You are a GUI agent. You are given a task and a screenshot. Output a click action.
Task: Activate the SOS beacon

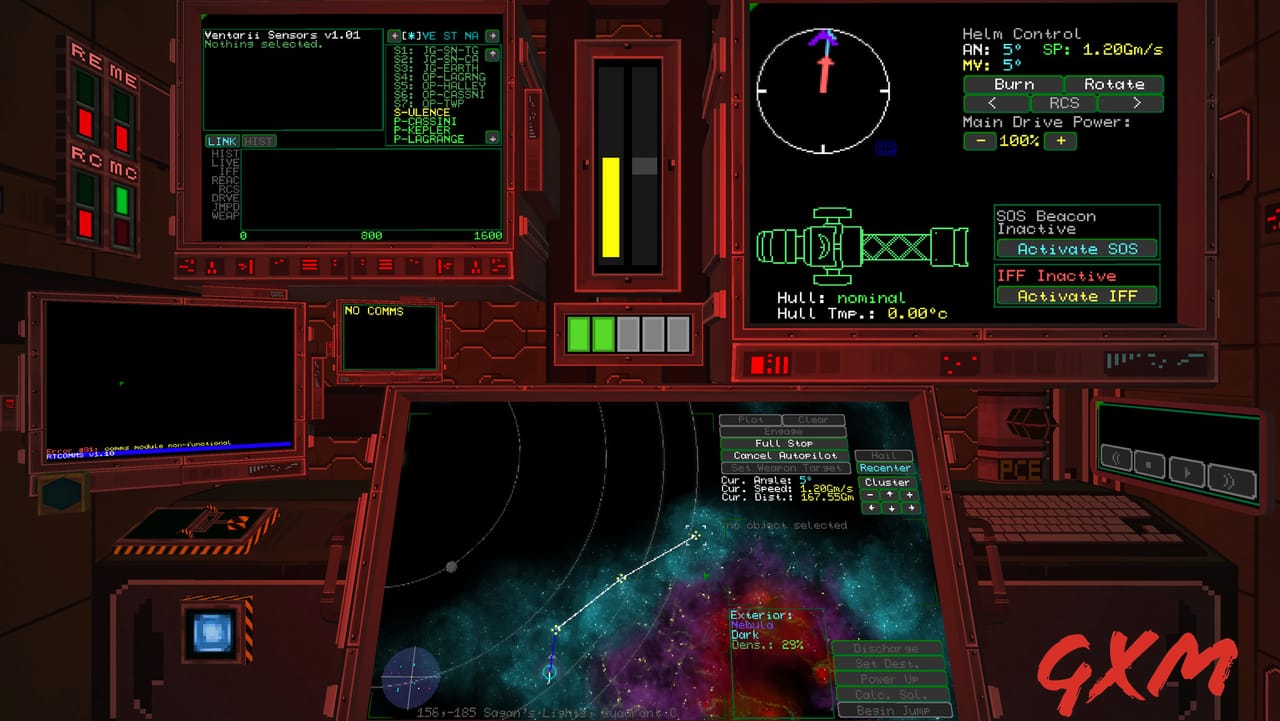coord(1076,249)
